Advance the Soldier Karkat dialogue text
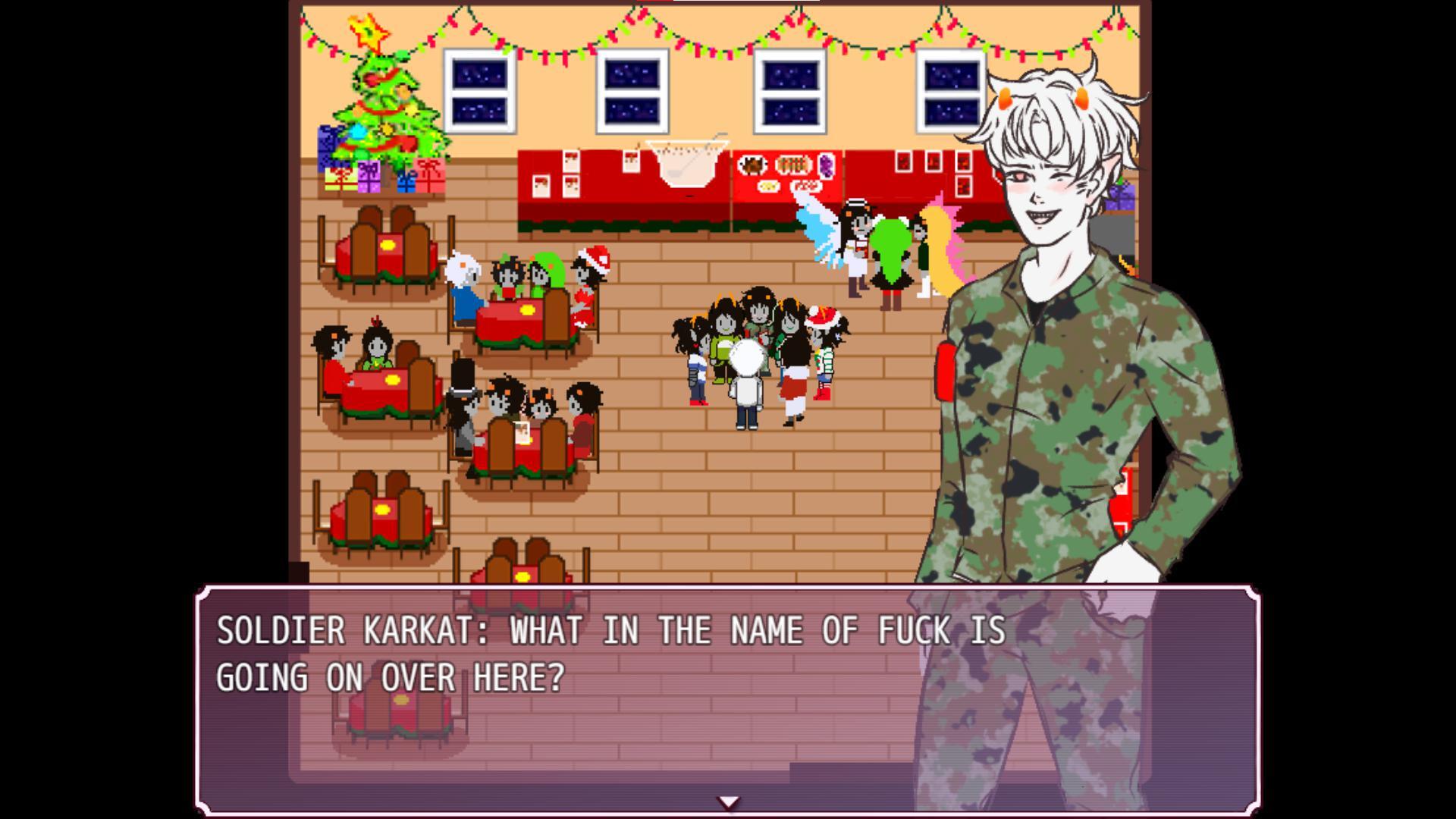Viewport: 1456px width, 819px height. pyautogui.click(x=607, y=652)
